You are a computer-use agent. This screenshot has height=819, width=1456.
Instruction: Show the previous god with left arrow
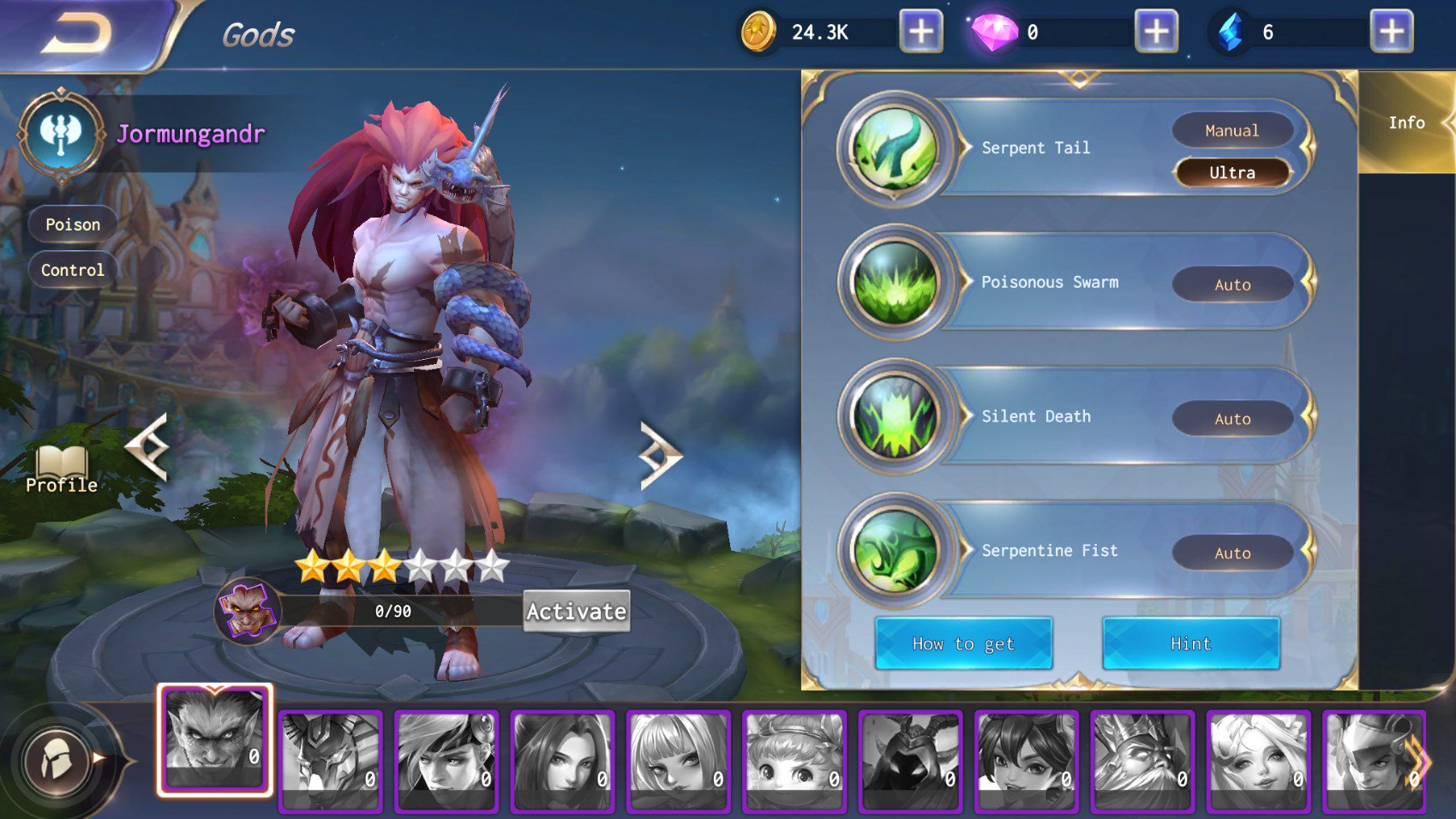(147, 446)
